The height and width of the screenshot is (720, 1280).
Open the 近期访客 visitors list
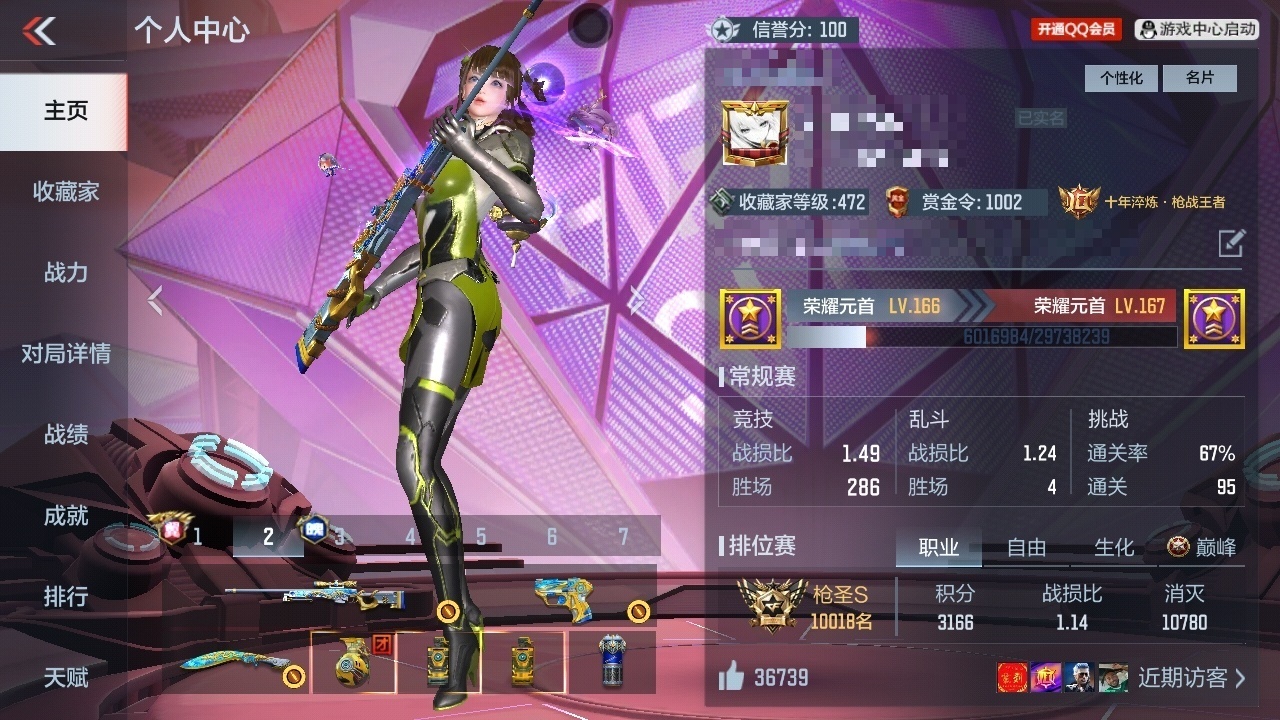(1192, 678)
